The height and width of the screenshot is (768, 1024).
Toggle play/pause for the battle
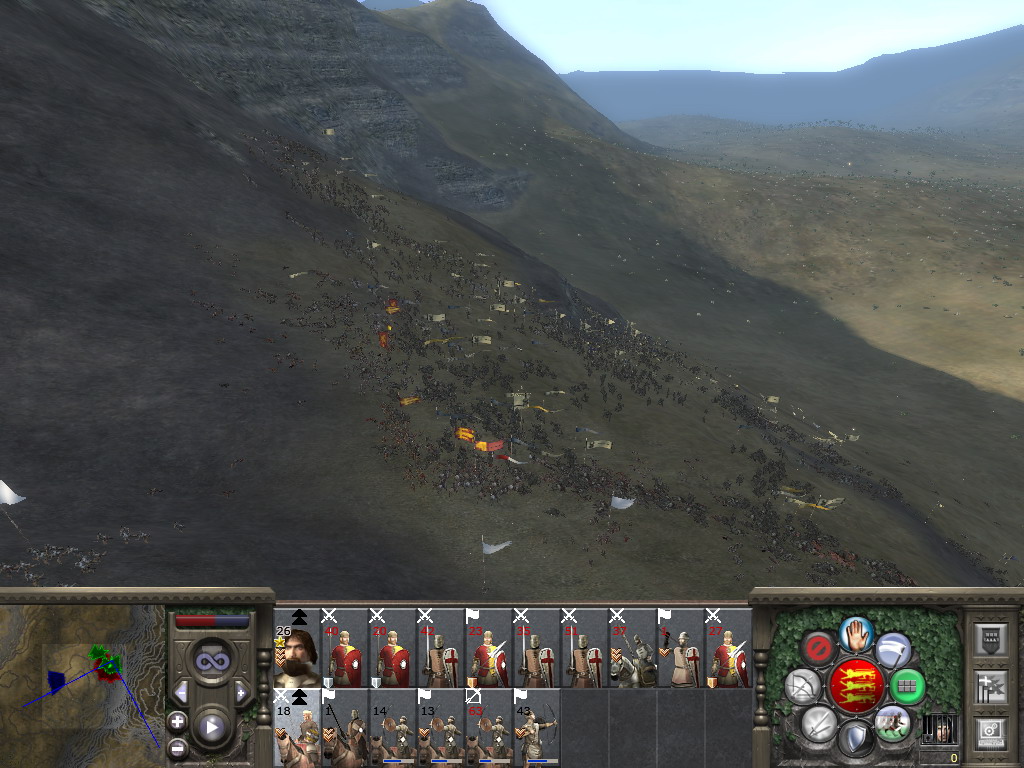pos(211,727)
